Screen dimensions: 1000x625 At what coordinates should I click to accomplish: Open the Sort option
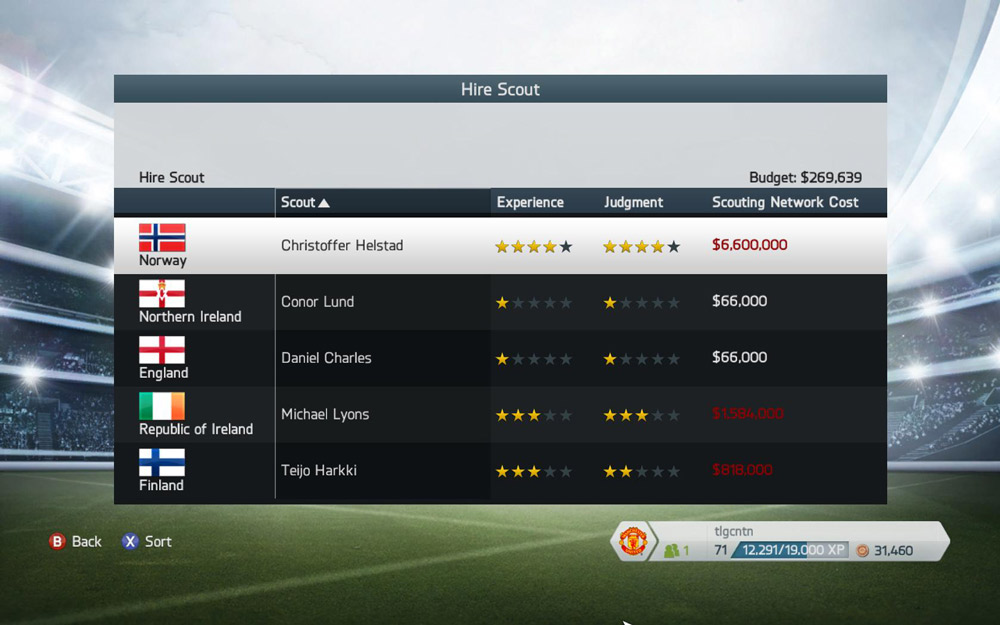point(147,541)
